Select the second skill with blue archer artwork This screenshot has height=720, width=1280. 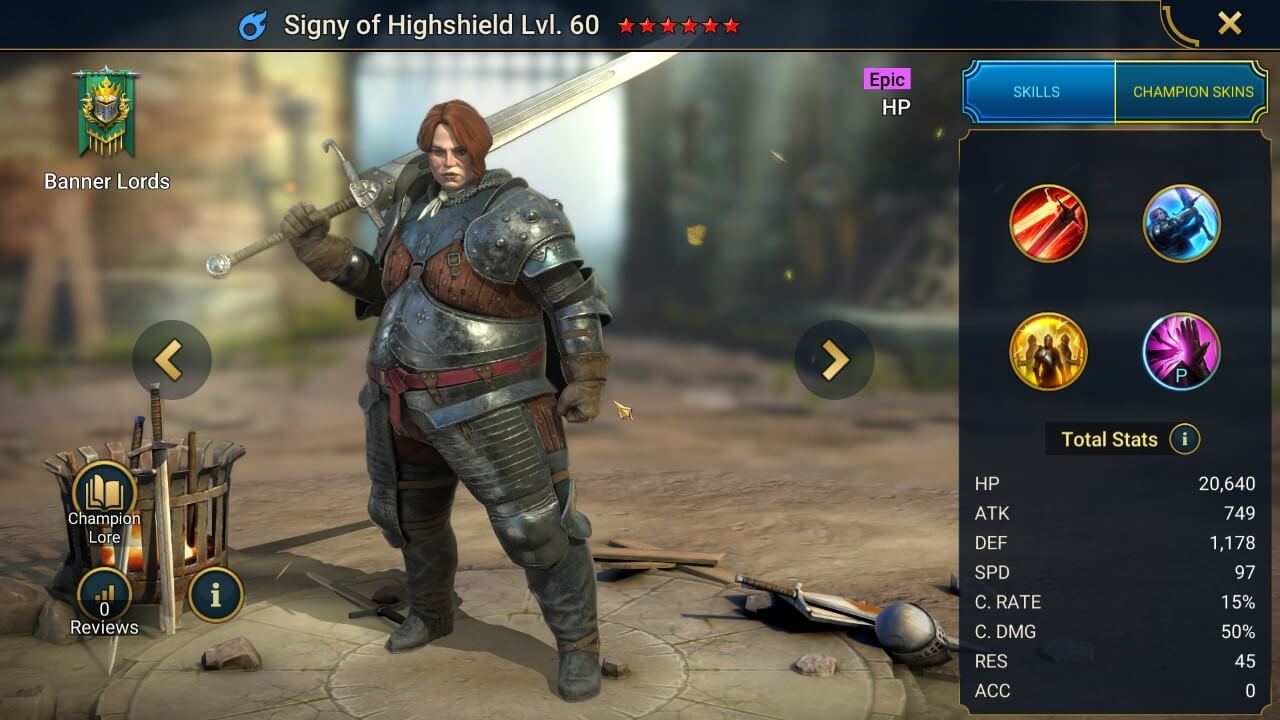1182,223
